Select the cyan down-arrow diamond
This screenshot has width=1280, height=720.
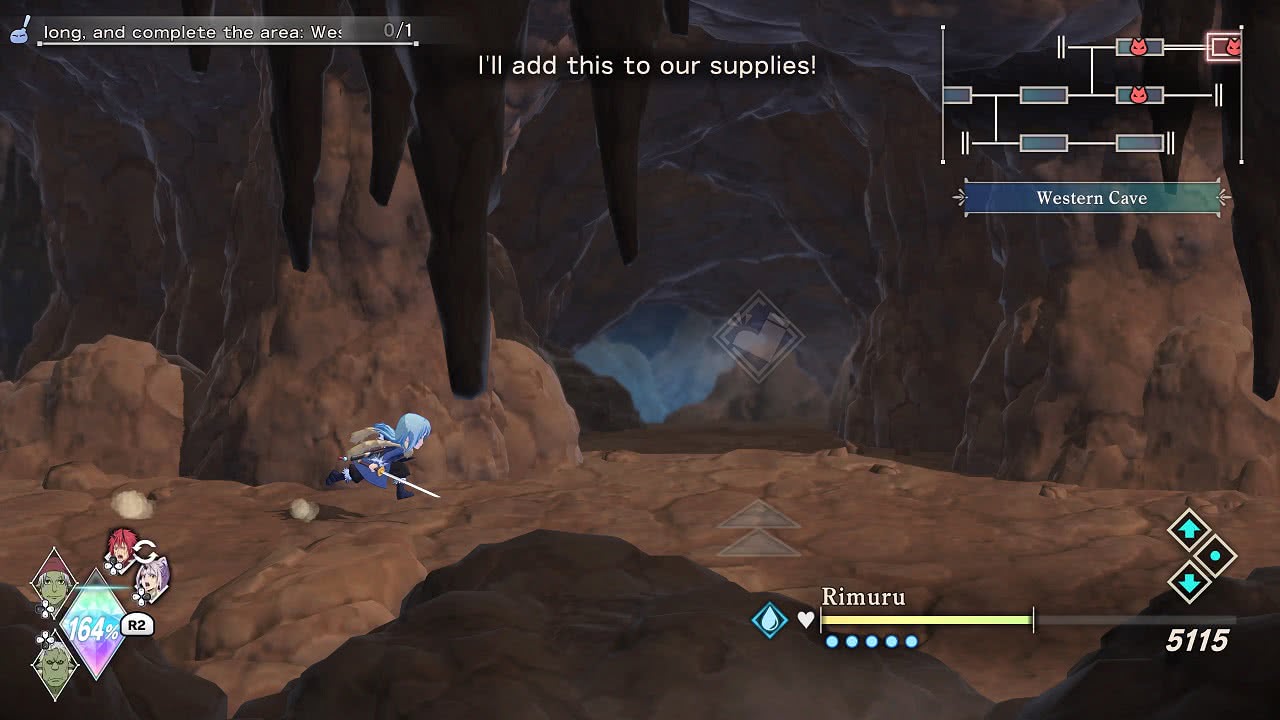1189,582
